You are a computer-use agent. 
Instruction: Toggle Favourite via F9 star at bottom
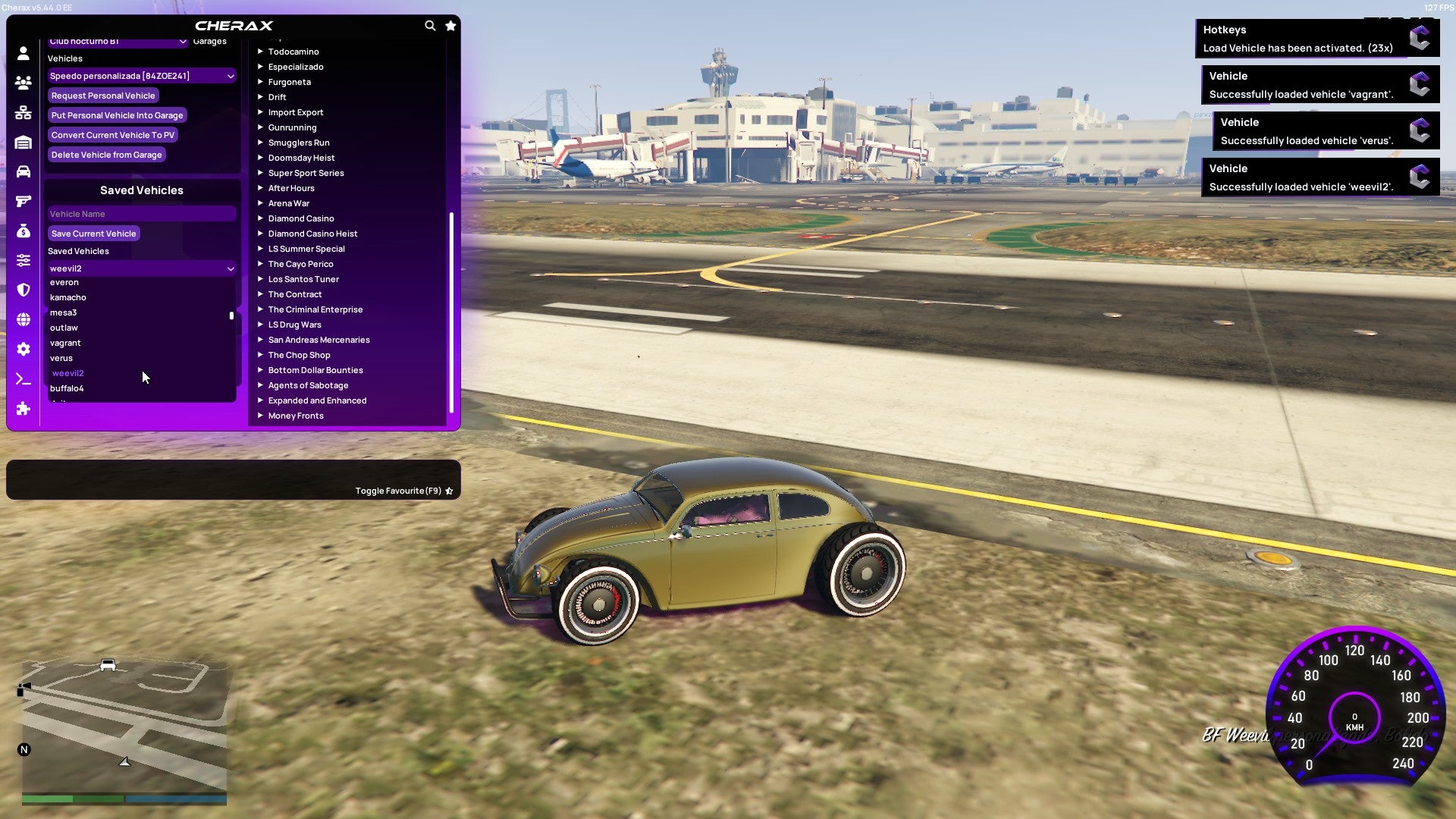(449, 491)
